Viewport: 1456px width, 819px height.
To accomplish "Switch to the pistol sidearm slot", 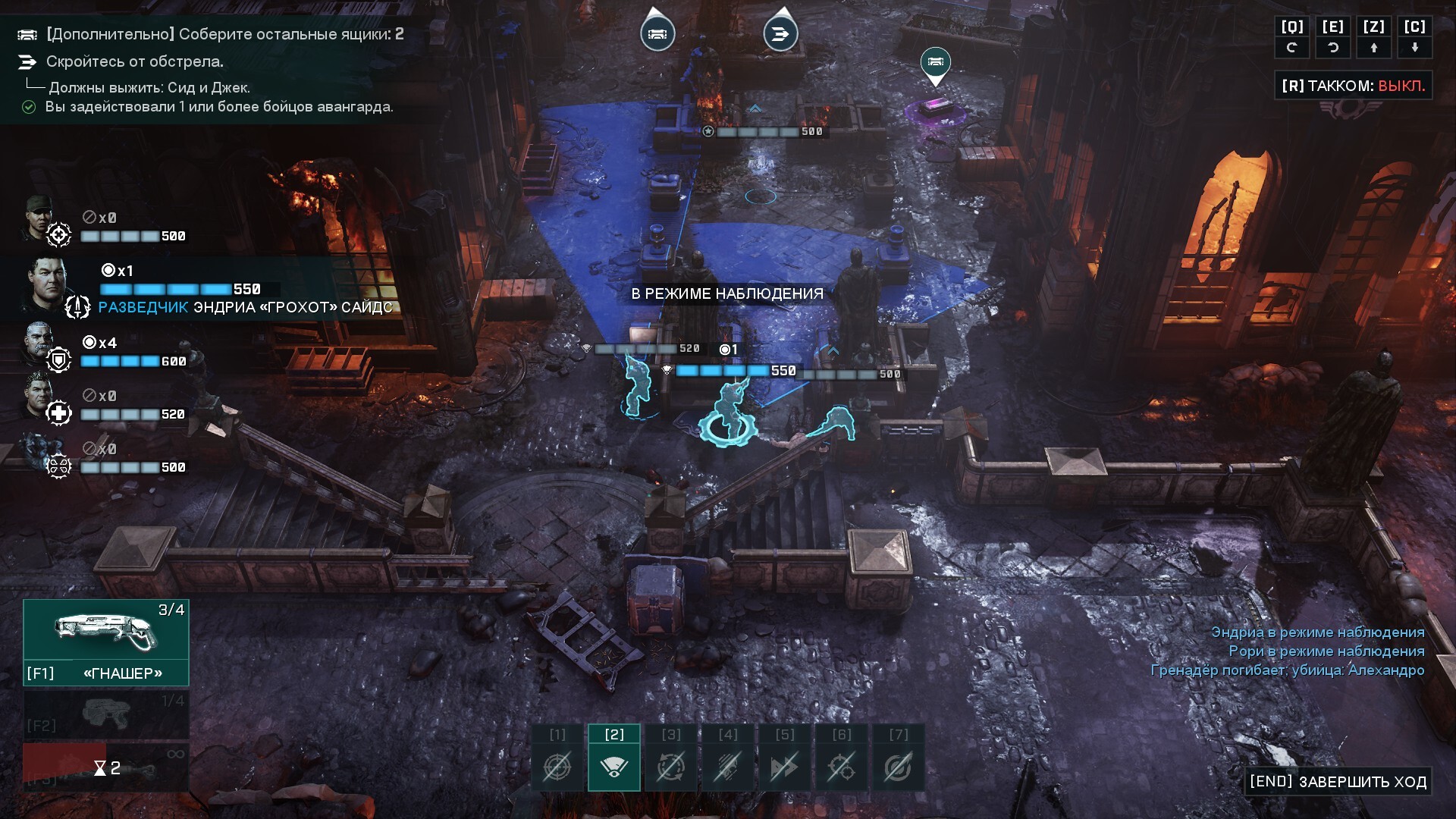I will (106, 714).
